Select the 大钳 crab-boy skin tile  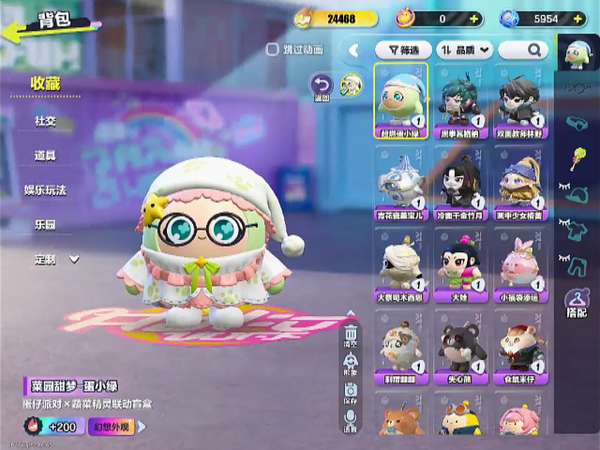(461, 268)
